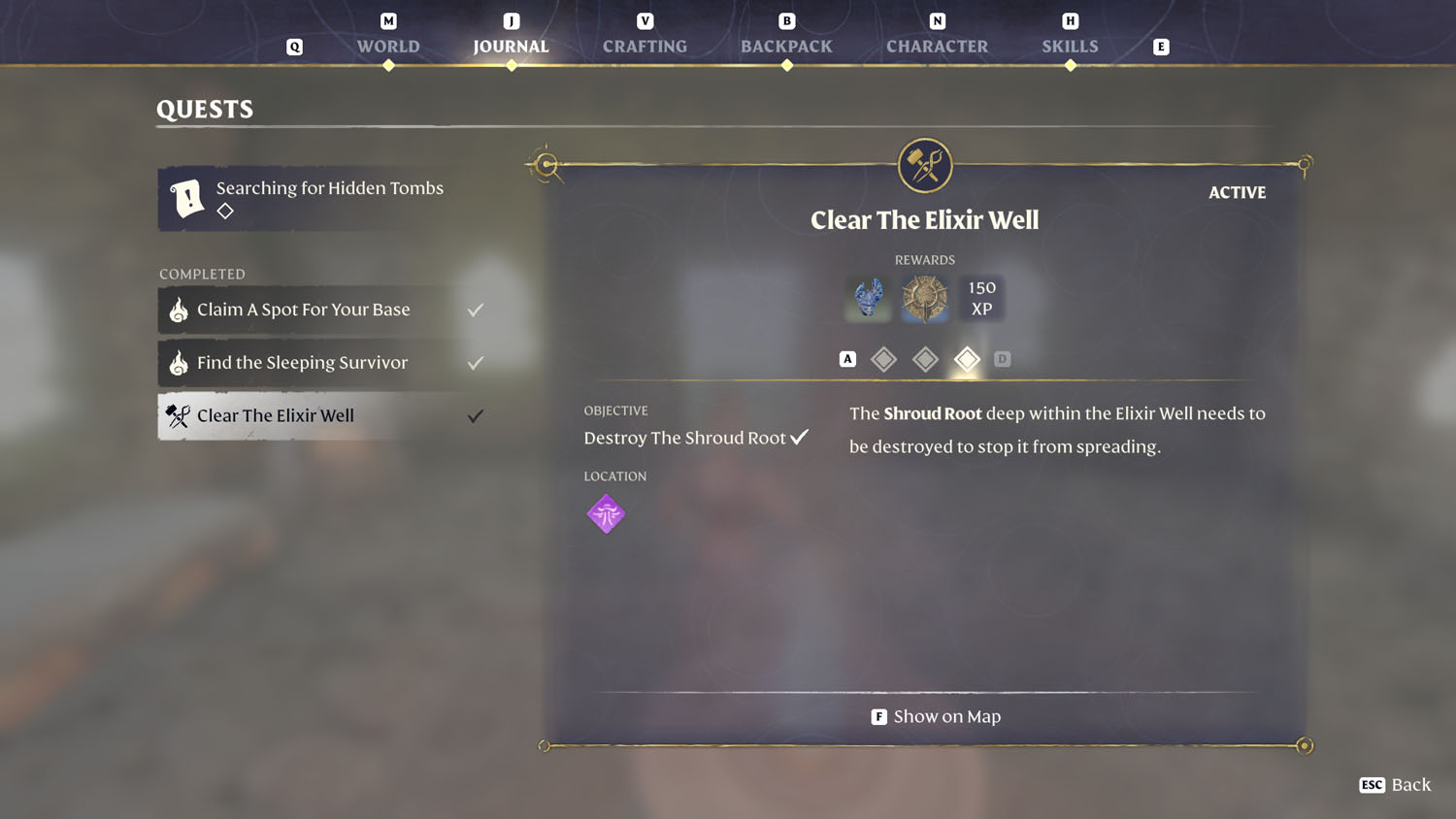This screenshot has width=1456, height=819.
Task: Click the crossed tools icon next to Clear The Elixir Well
Action: click(x=179, y=415)
